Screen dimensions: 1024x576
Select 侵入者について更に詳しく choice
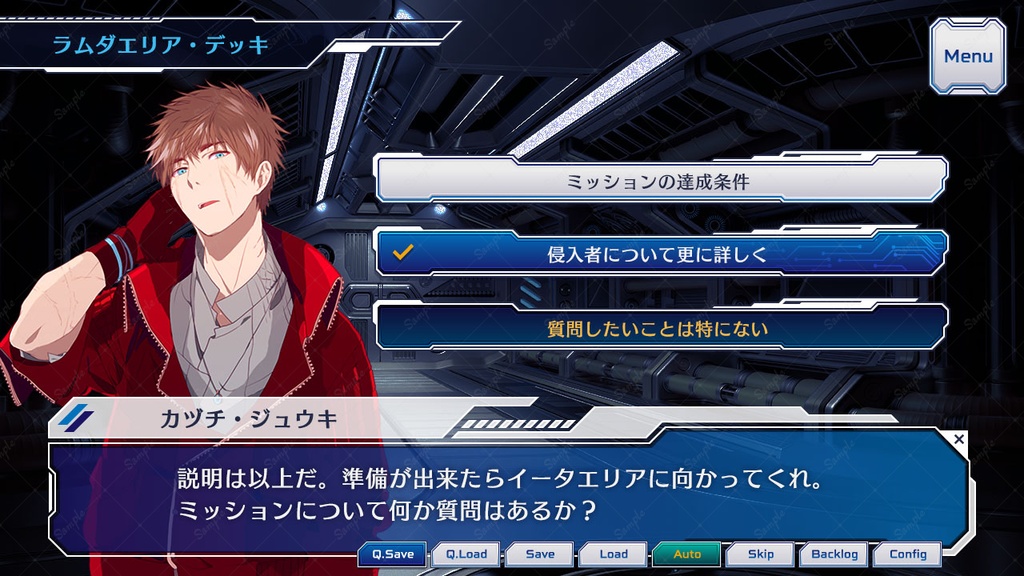[660, 254]
